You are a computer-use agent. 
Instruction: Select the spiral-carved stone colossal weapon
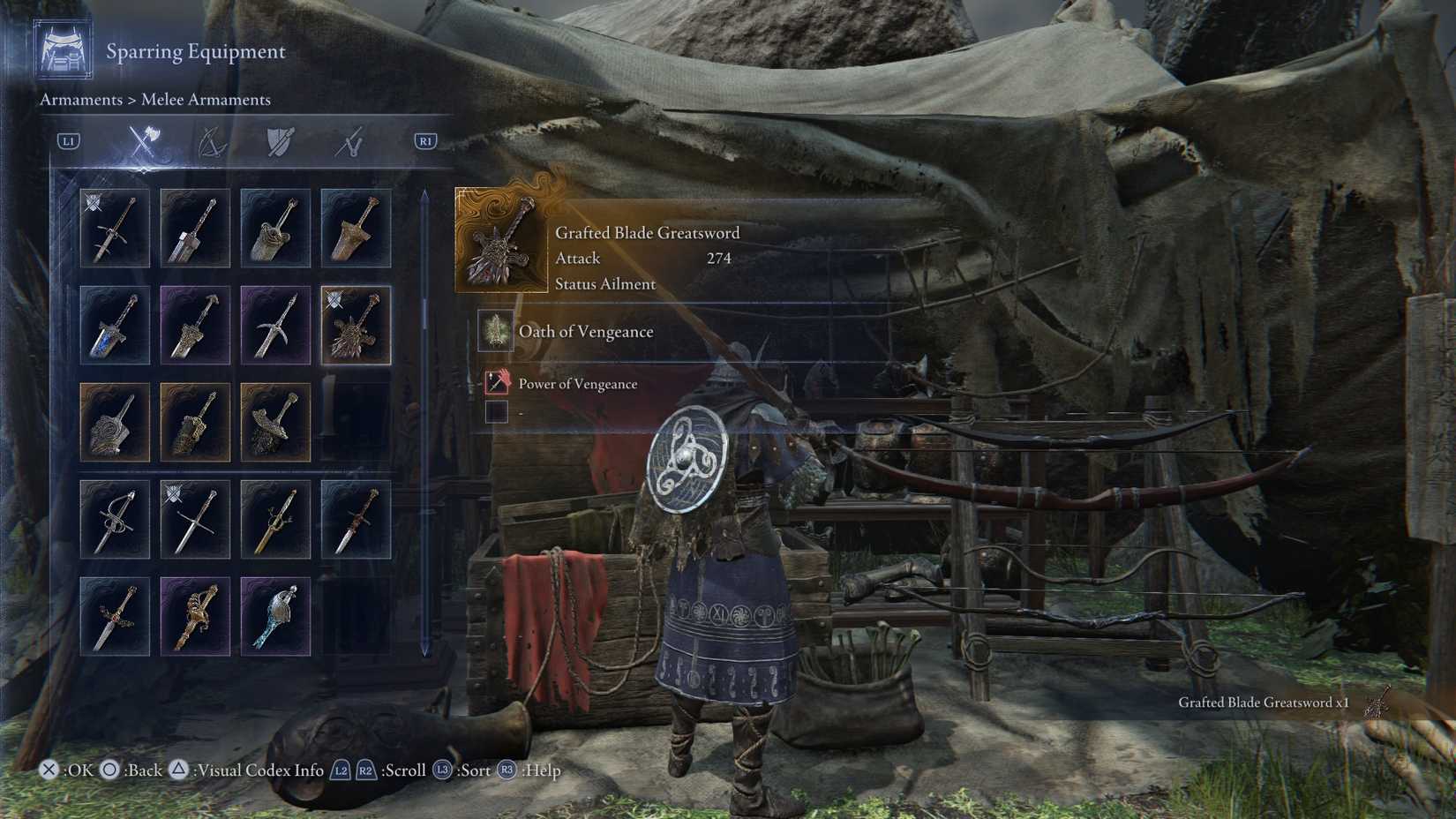point(115,422)
